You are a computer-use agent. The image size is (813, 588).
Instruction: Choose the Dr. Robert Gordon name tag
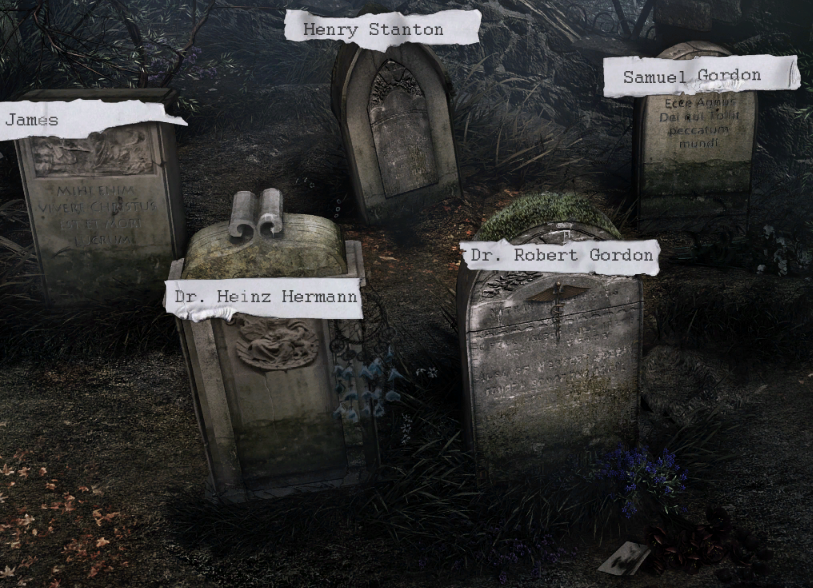click(x=561, y=256)
